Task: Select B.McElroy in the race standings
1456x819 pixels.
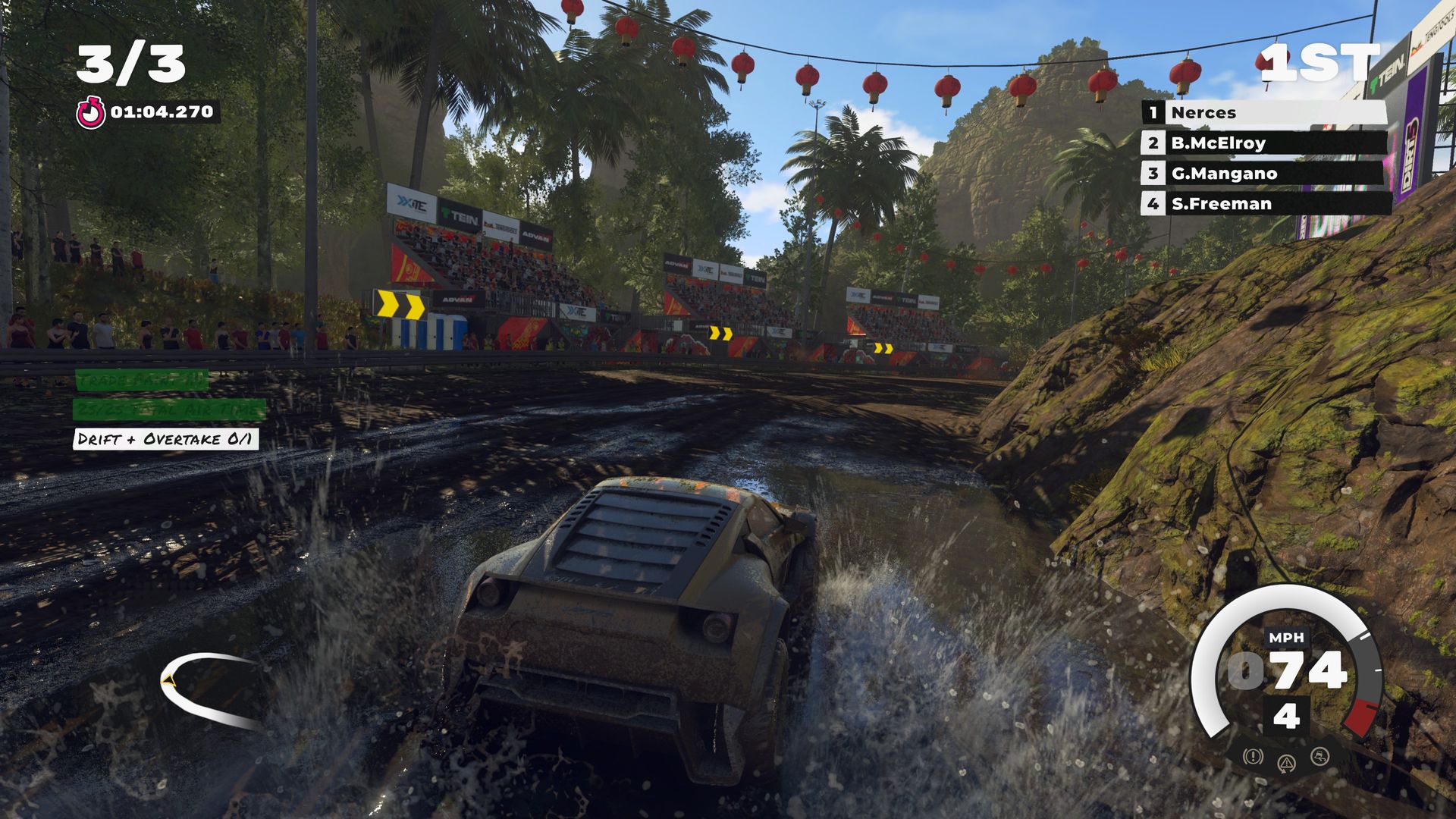Action: pyautogui.click(x=1265, y=143)
